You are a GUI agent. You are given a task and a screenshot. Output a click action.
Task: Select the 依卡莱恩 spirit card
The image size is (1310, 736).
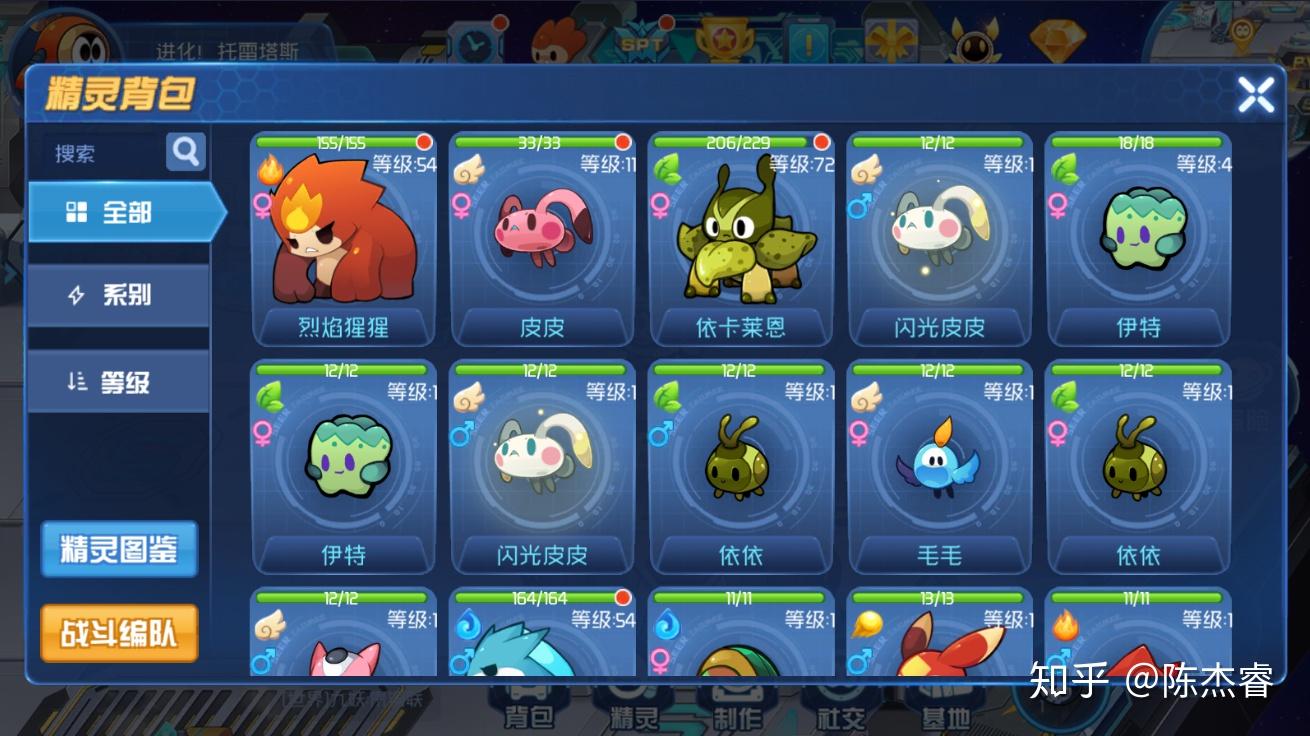pos(741,240)
